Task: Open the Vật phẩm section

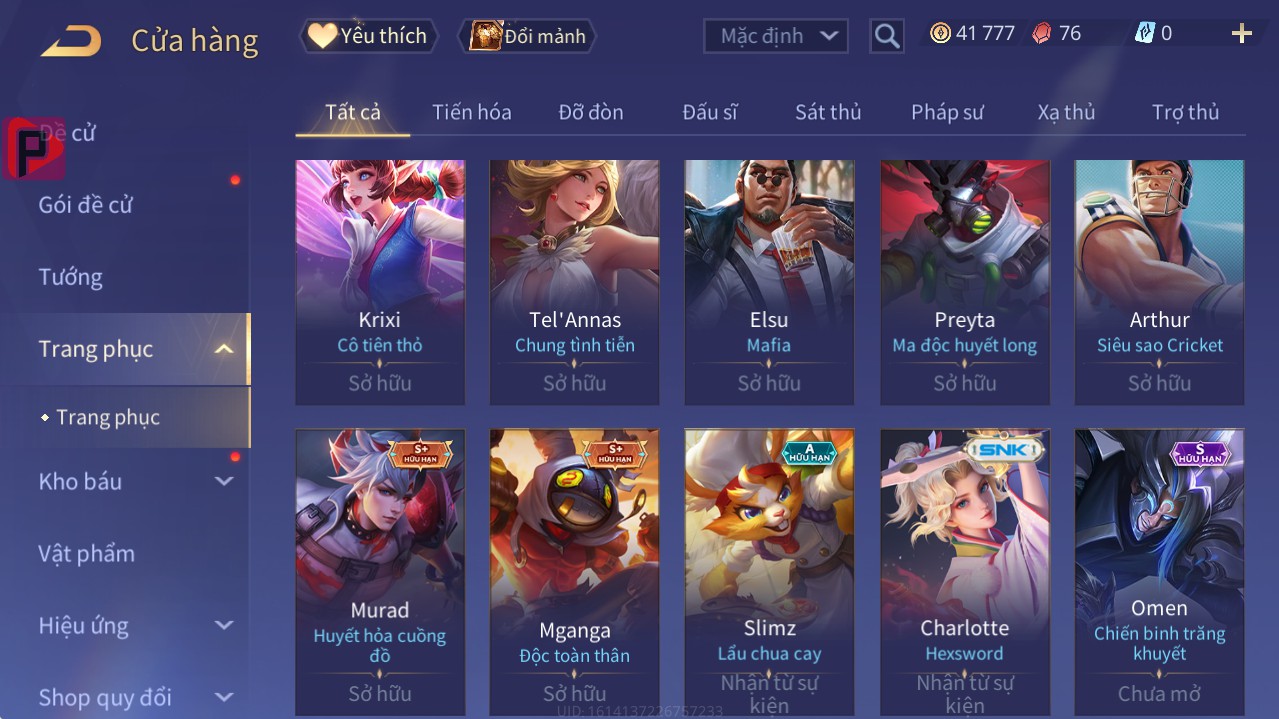Action: pyautogui.click(x=86, y=553)
